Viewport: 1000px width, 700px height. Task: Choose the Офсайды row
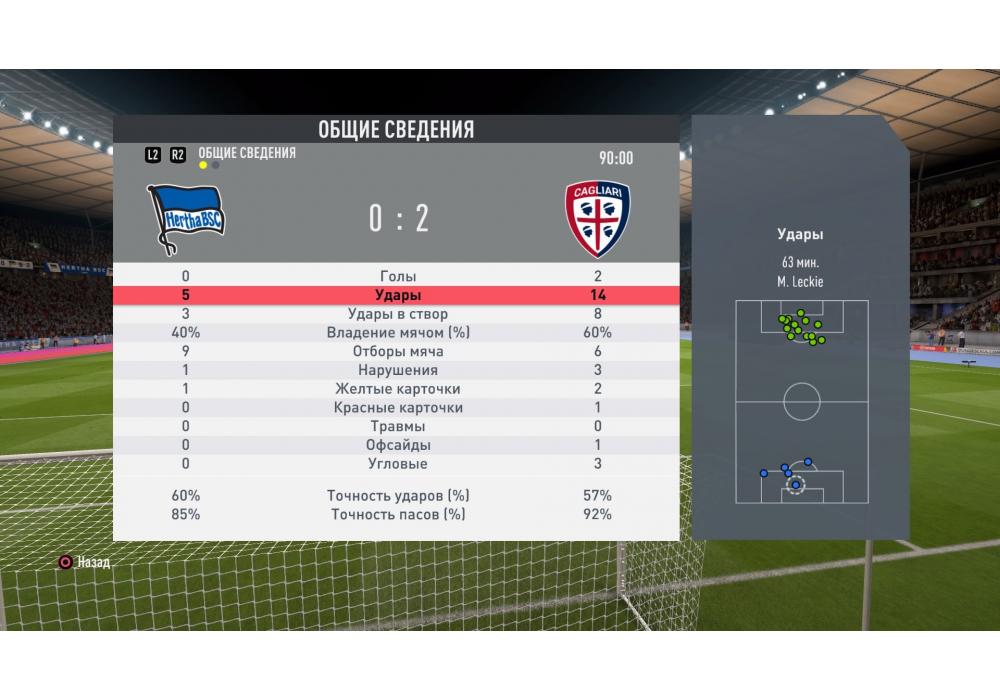398,445
